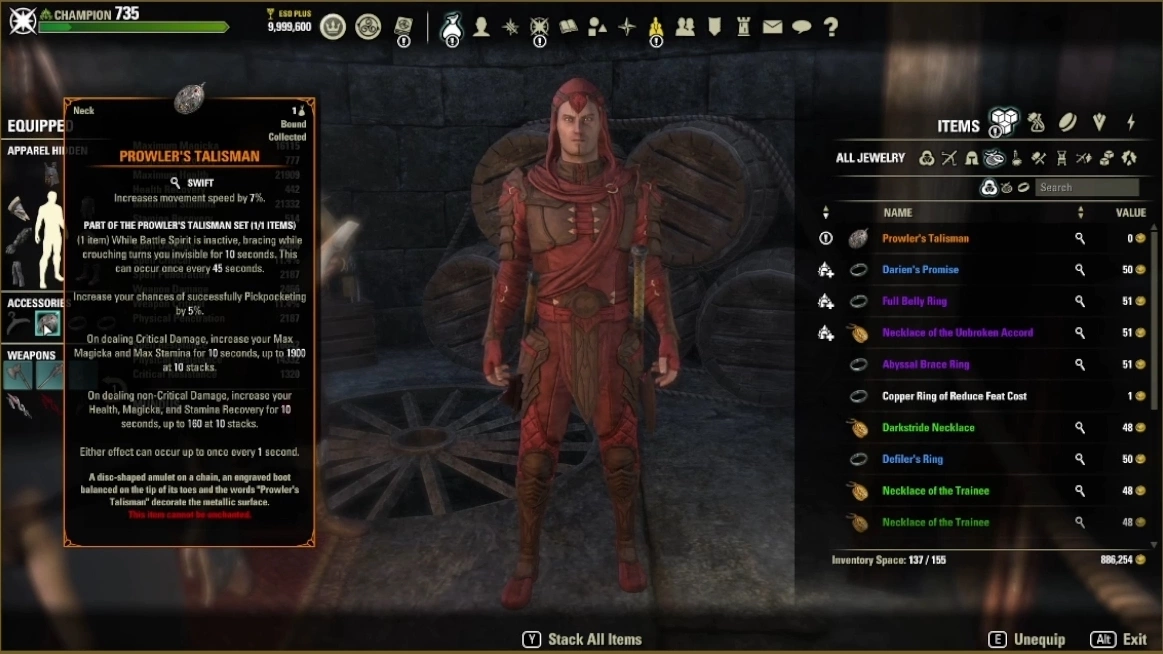Open the journal book icon menu
The width and height of the screenshot is (1163, 654).
(569, 27)
